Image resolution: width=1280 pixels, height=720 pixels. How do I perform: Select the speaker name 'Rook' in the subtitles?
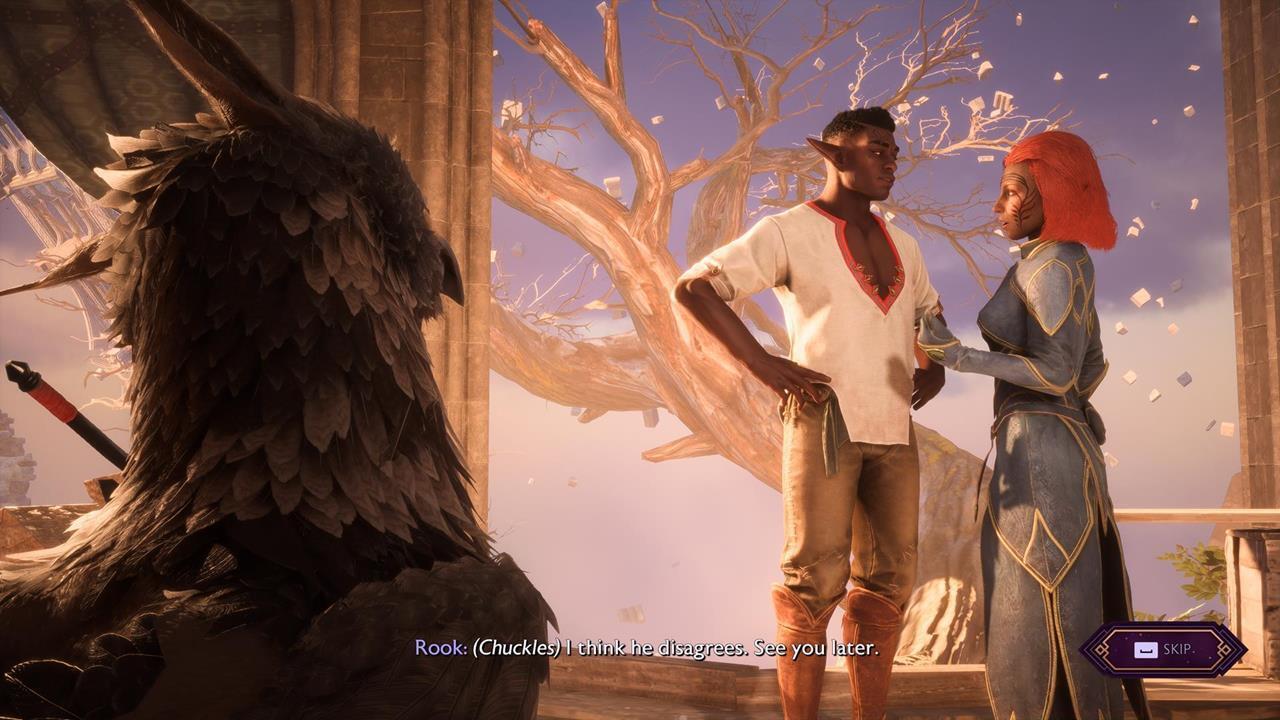(442, 646)
